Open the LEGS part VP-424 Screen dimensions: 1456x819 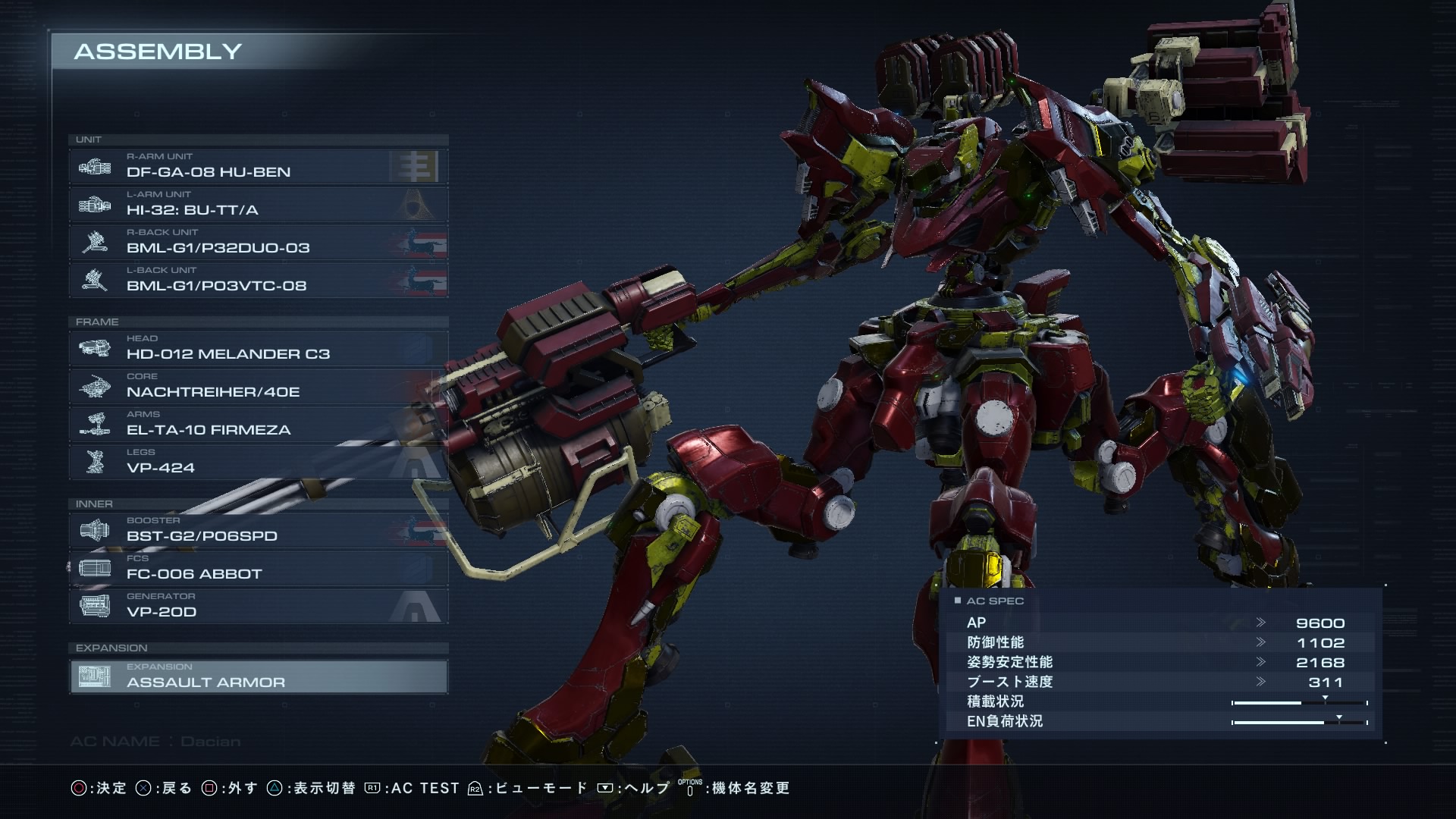[x=258, y=463]
